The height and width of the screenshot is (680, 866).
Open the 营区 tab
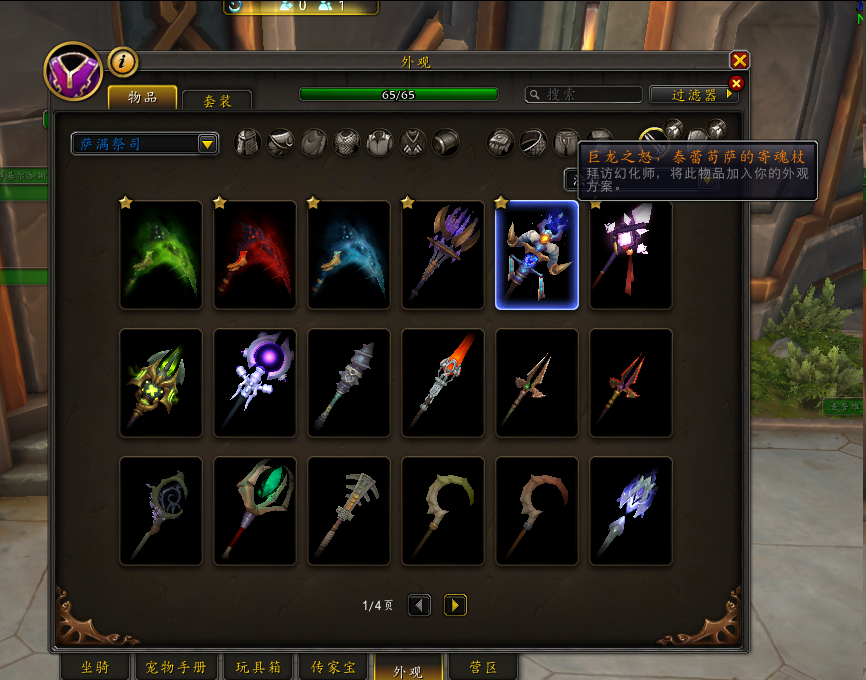click(x=483, y=667)
